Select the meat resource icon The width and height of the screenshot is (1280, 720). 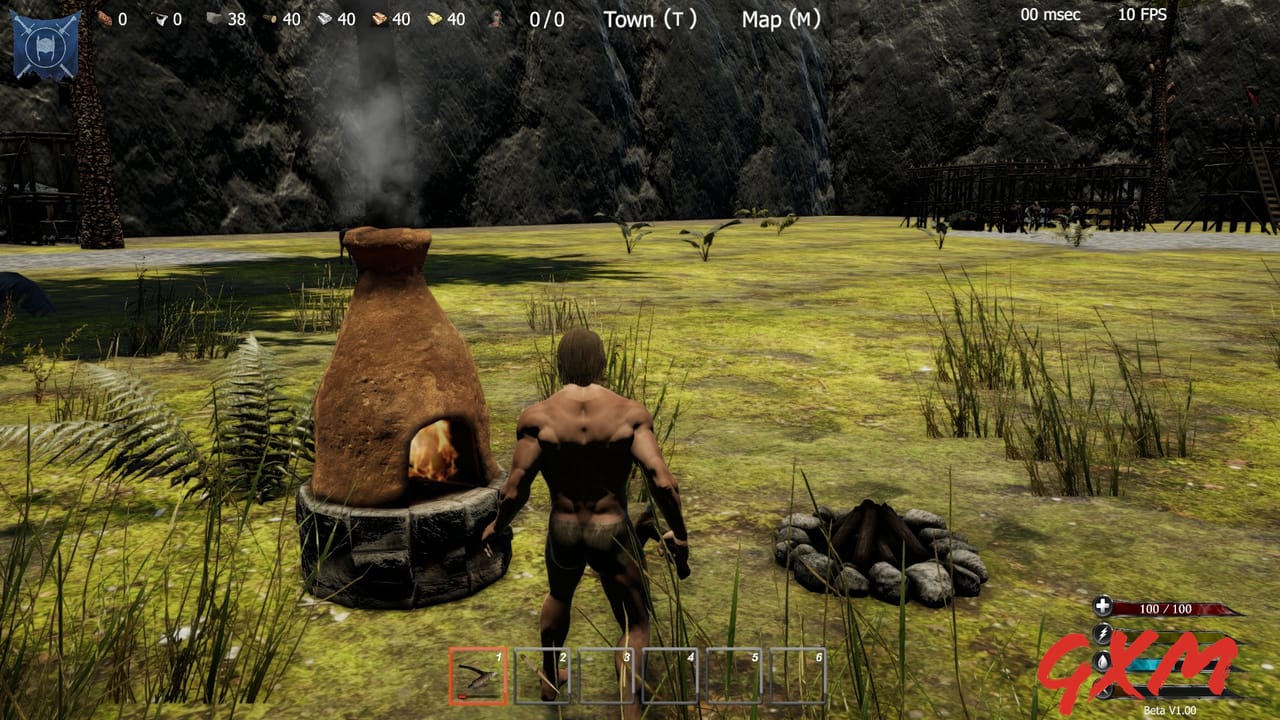click(x=103, y=18)
